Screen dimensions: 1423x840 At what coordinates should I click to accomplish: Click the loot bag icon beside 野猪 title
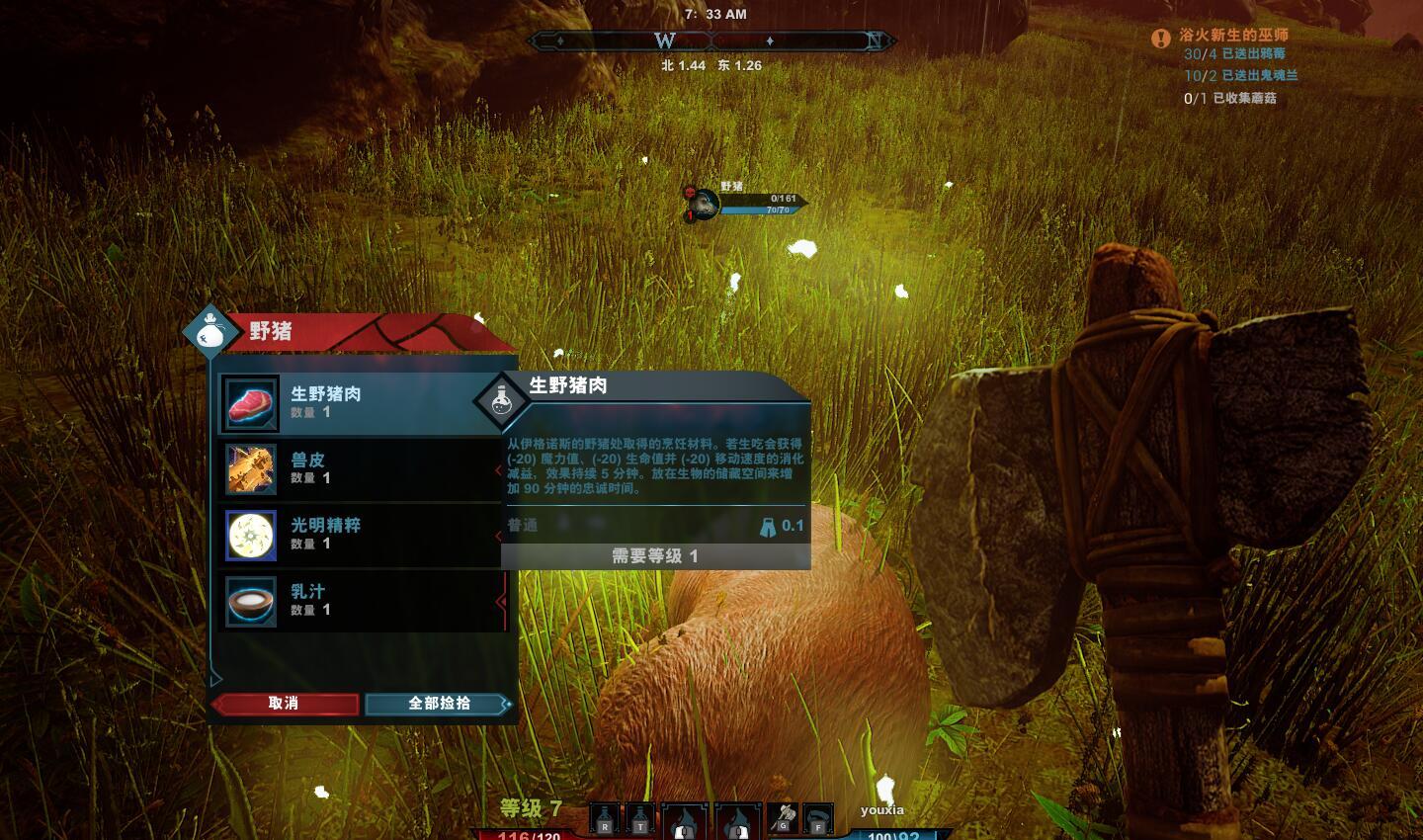[x=209, y=331]
